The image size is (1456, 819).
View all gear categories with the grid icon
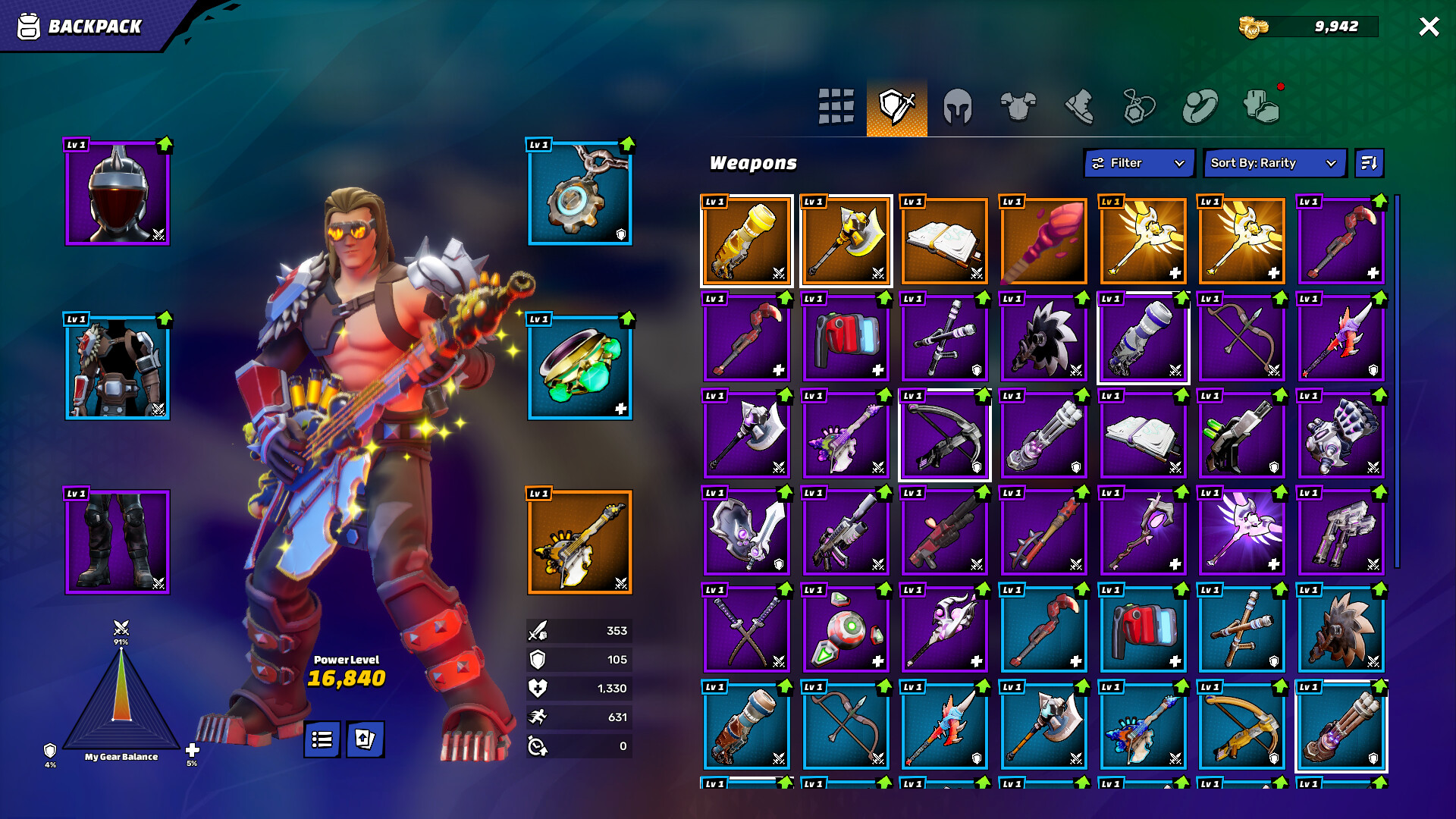click(835, 105)
